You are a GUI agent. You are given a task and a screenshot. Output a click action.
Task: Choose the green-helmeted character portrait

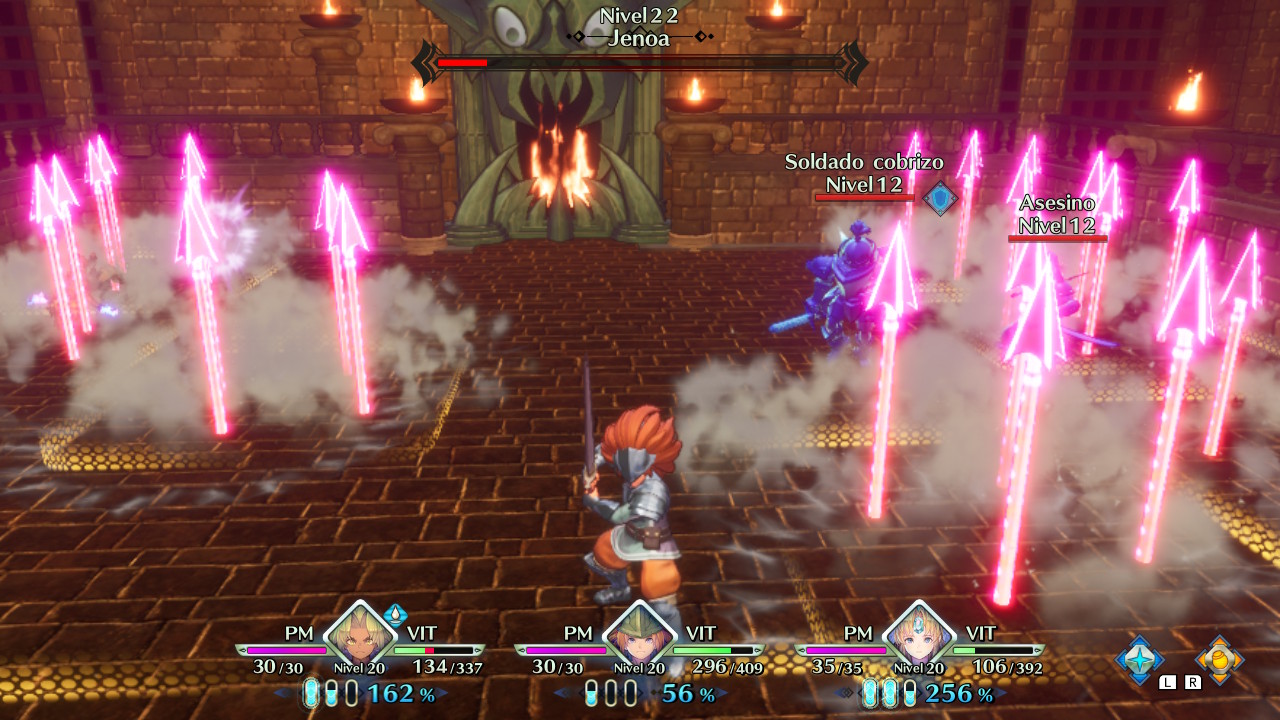pos(639,637)
